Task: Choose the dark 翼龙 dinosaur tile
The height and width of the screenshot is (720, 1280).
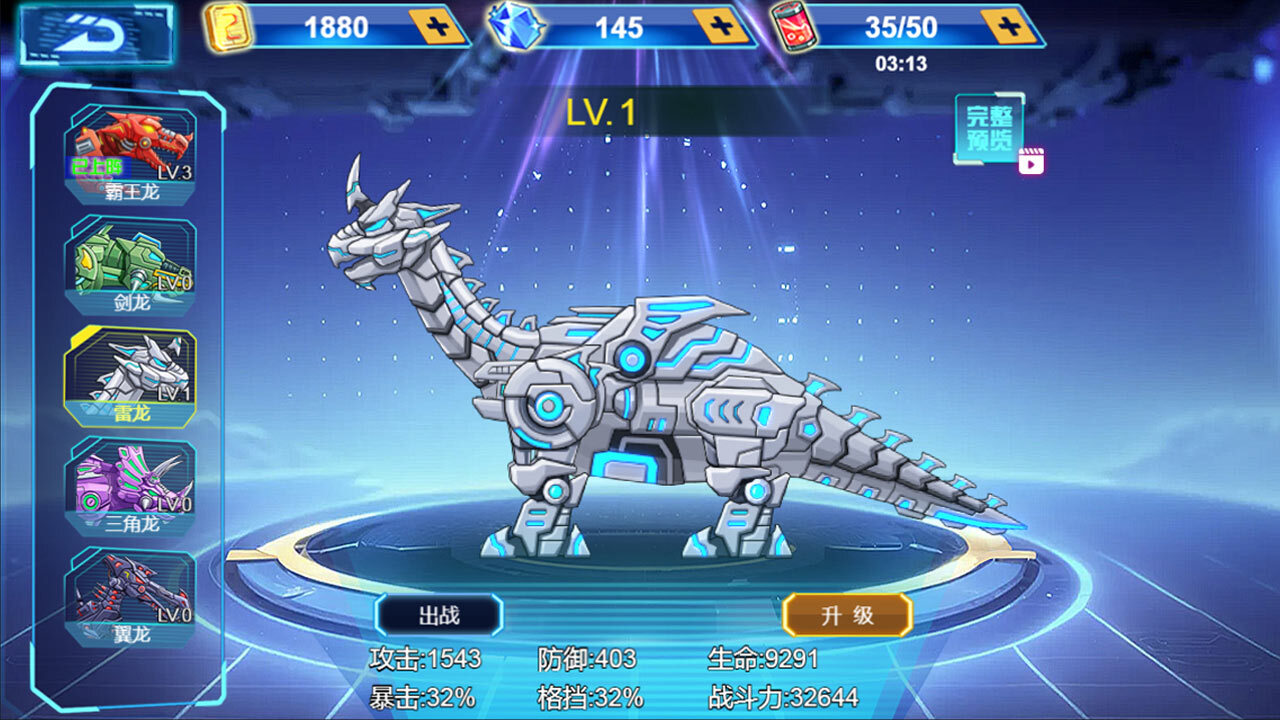Action: pyautogui.click(x=131, y=597)
